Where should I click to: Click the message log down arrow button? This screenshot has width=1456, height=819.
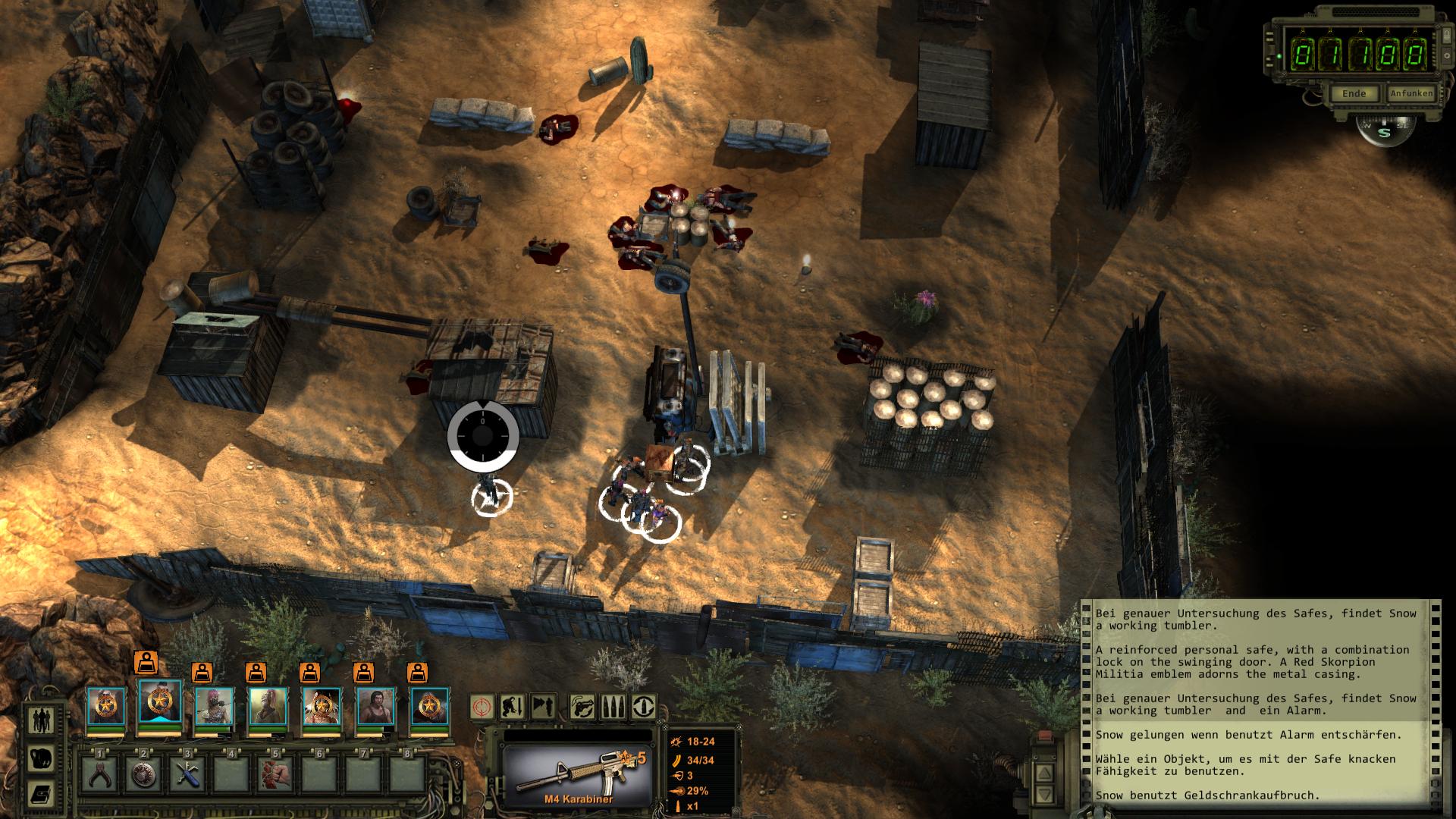click(1043, 795)
